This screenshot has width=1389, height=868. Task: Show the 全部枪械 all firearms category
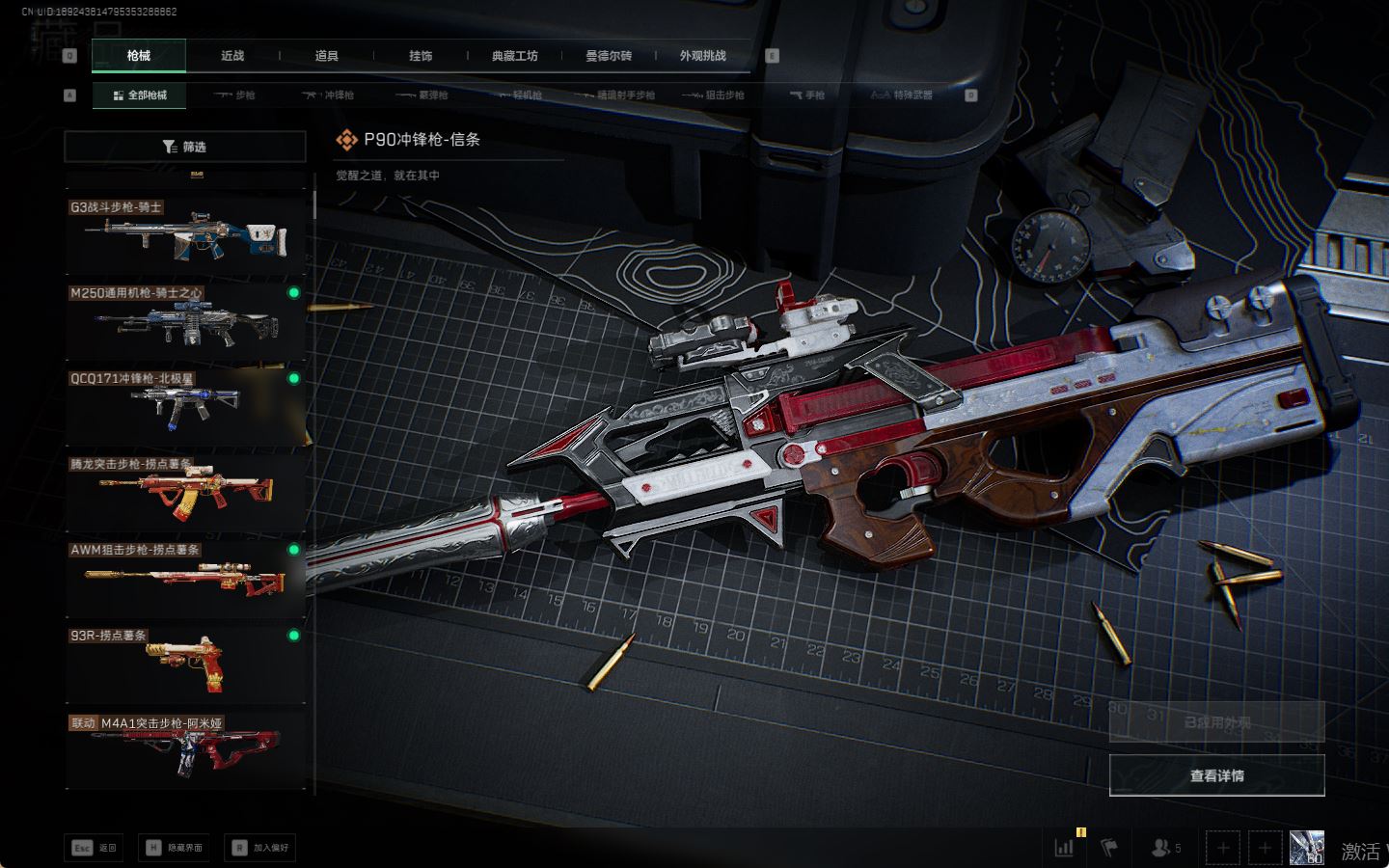(140, 95)
